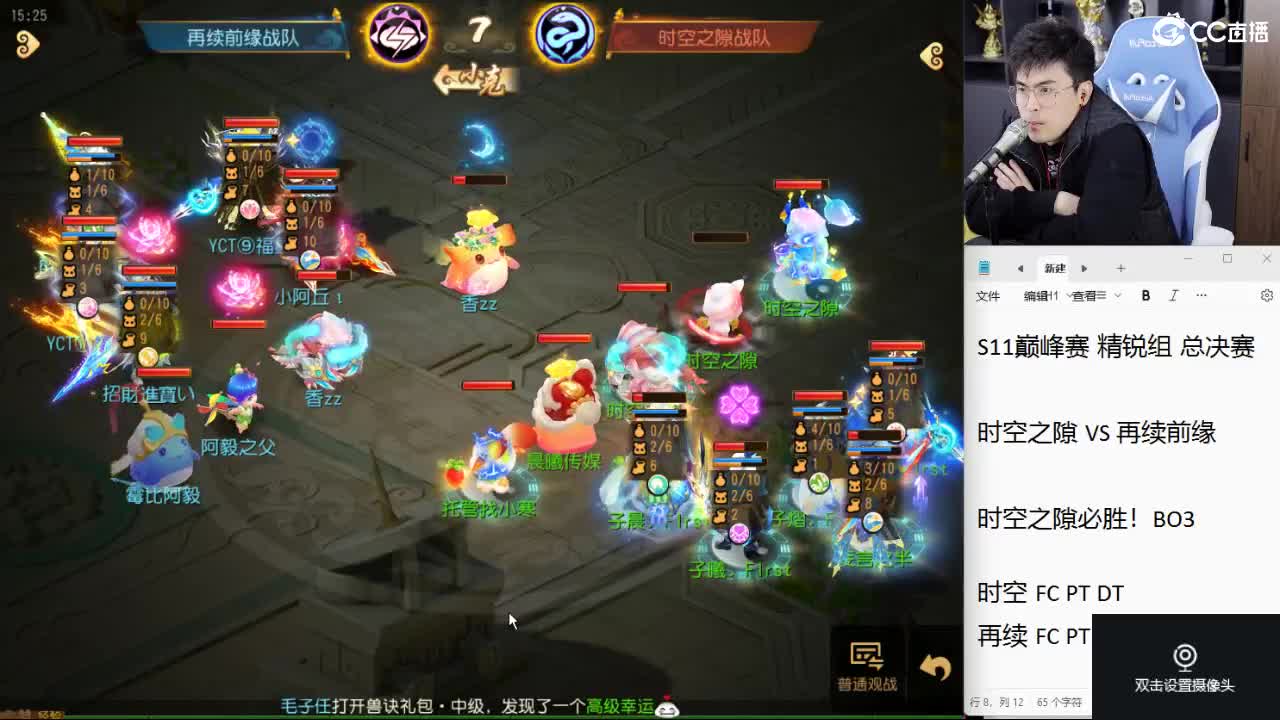Open the 文件 menu
This screenshot has height=720, width=1280.
(987, 296)
